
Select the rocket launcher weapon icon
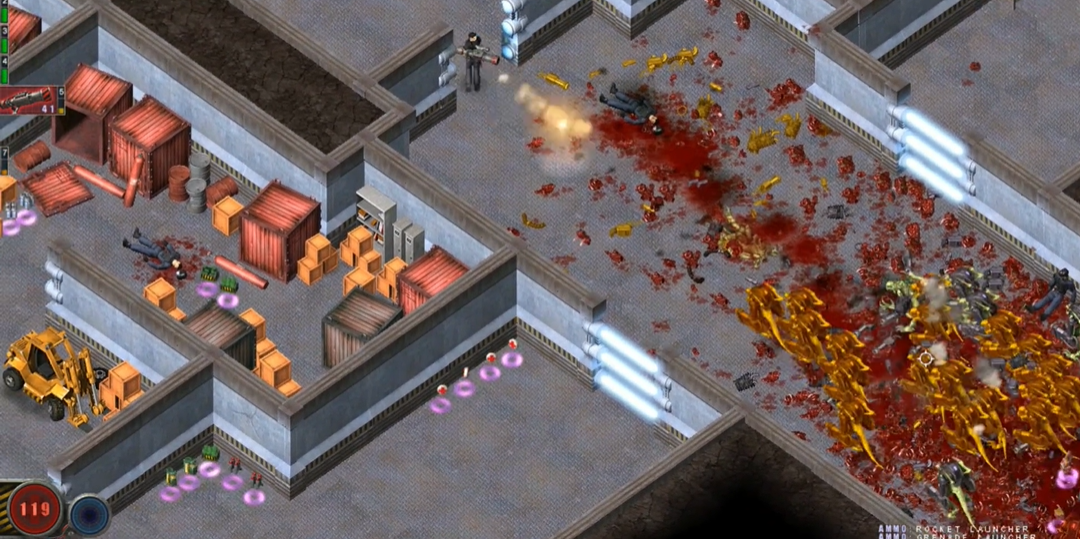[x=30, y=100]
